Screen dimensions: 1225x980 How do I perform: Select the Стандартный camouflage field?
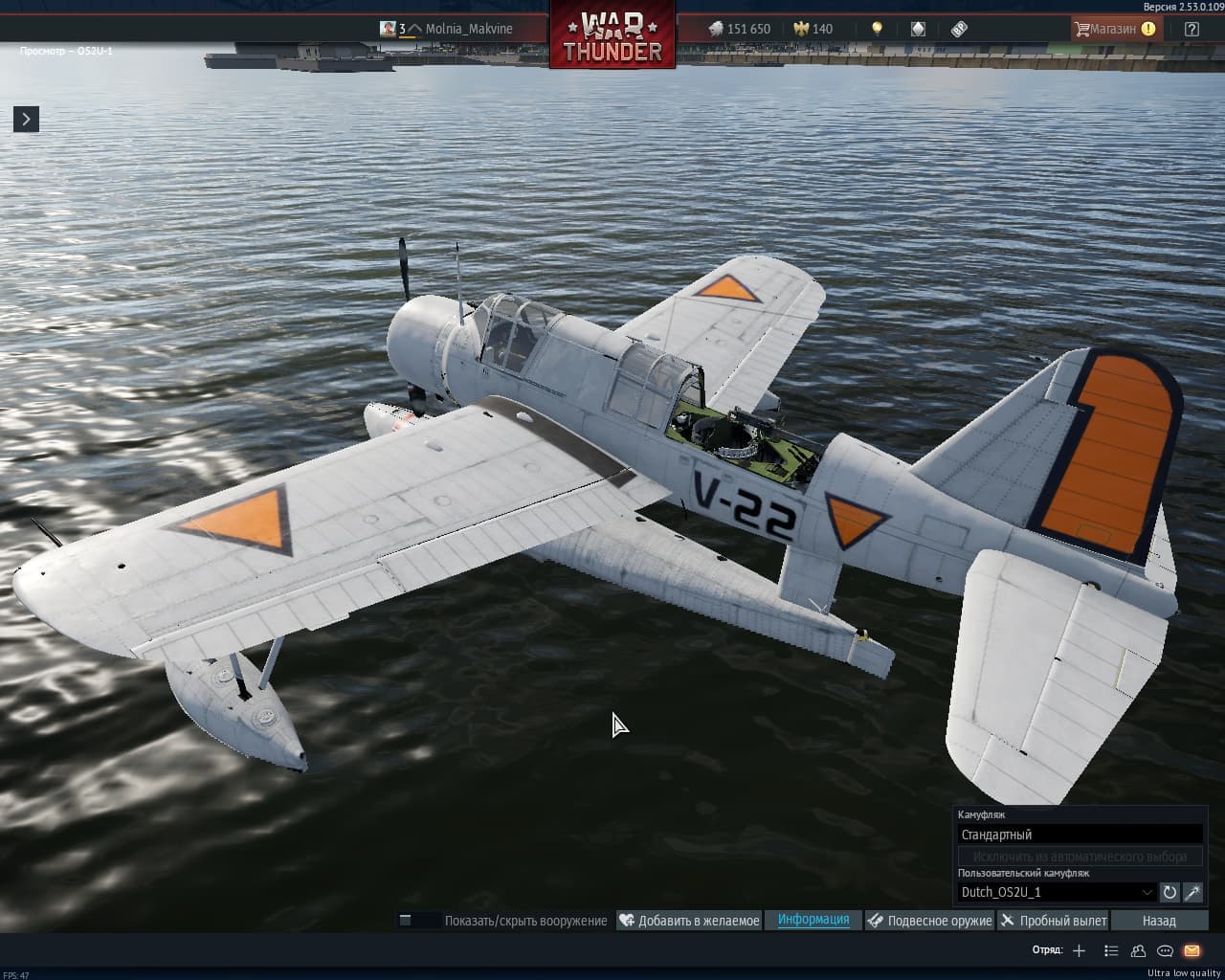1080,835
